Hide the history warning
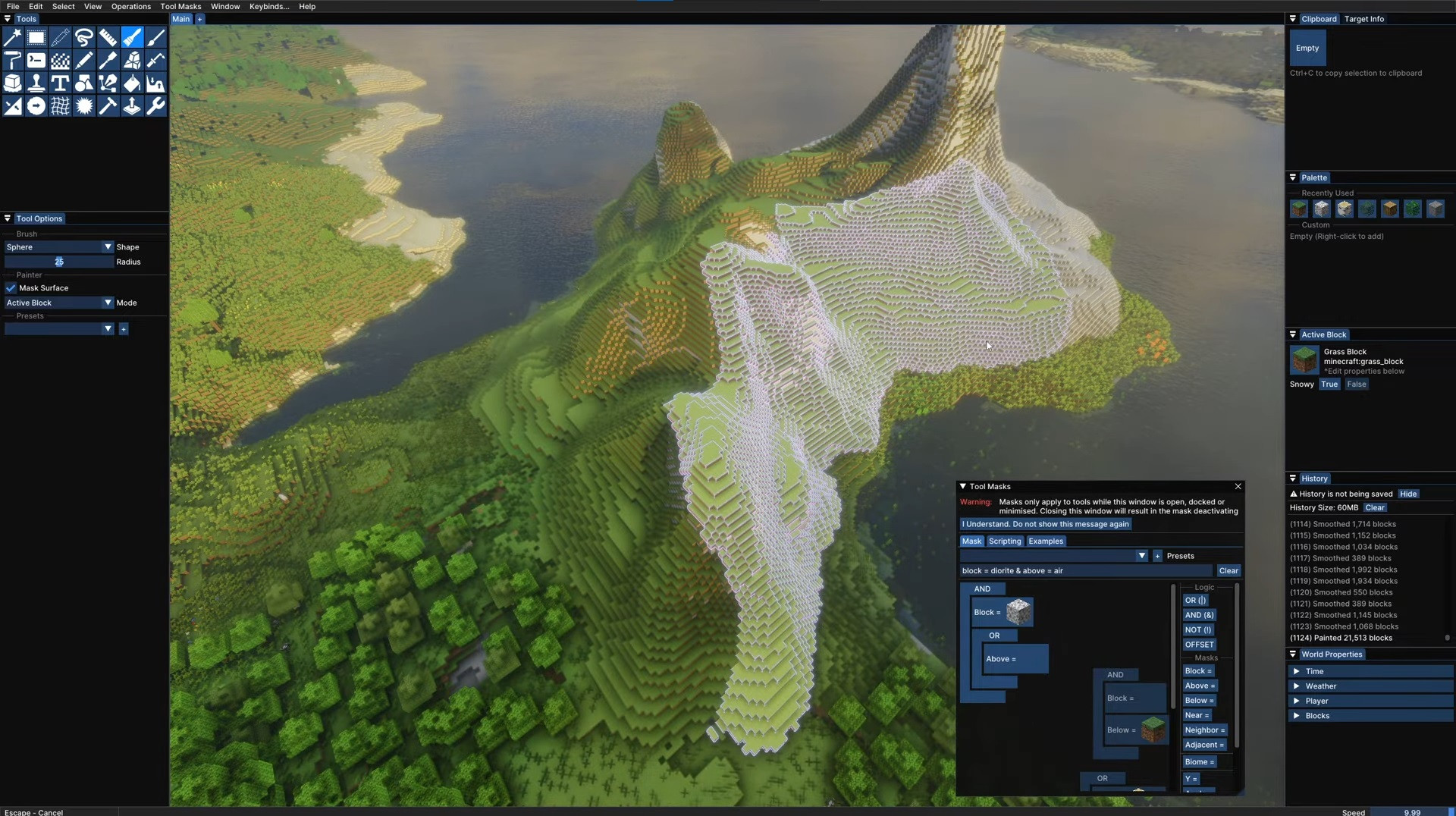This screenshot has width=1456, height=816. click(1408, 494)
